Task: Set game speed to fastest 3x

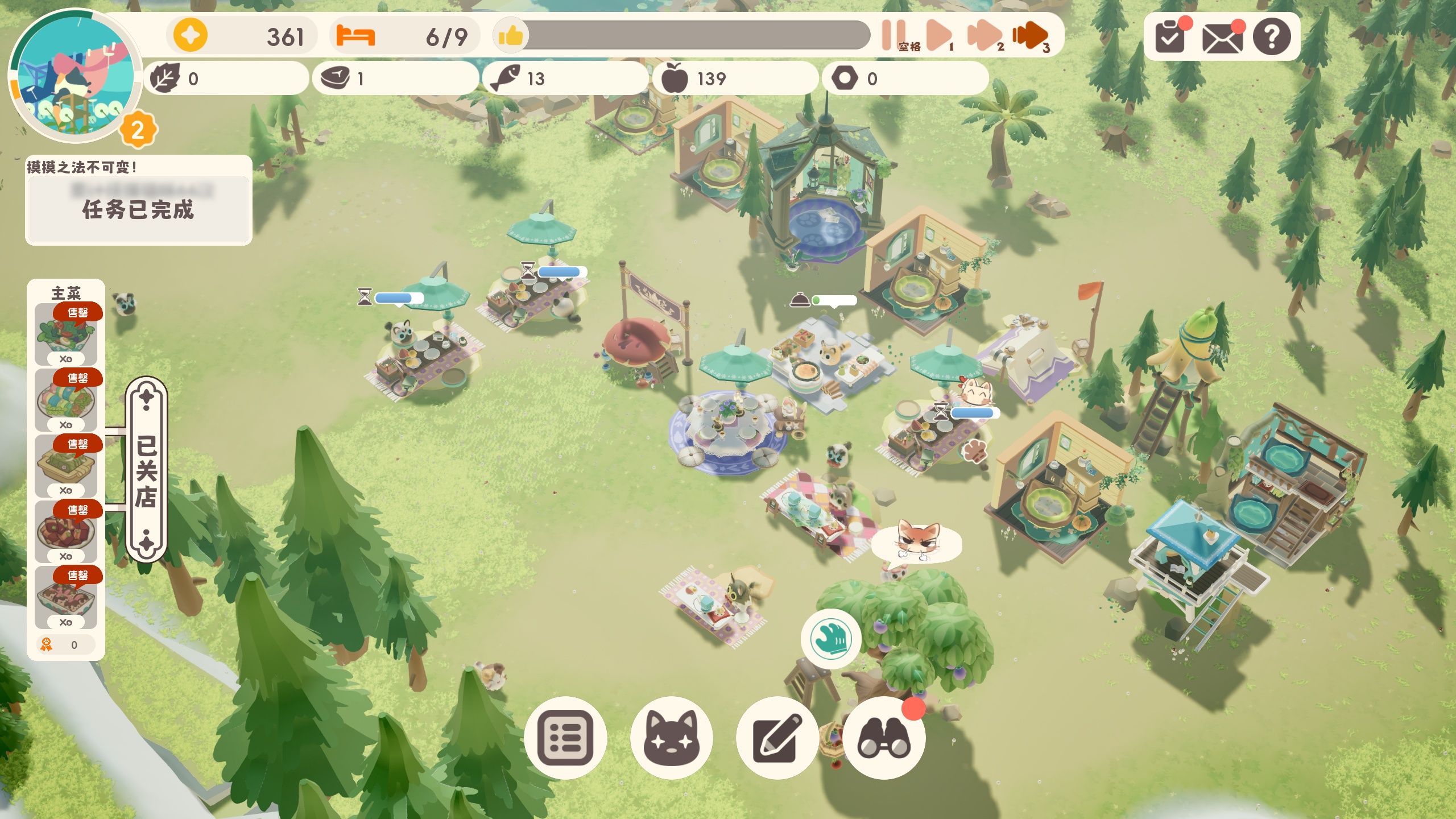Action: point(1029,35)
